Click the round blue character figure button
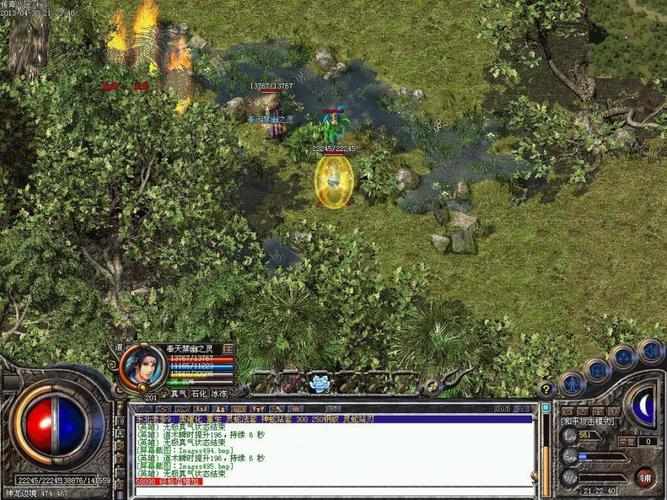The image size is (667, 500). point(572,382)
